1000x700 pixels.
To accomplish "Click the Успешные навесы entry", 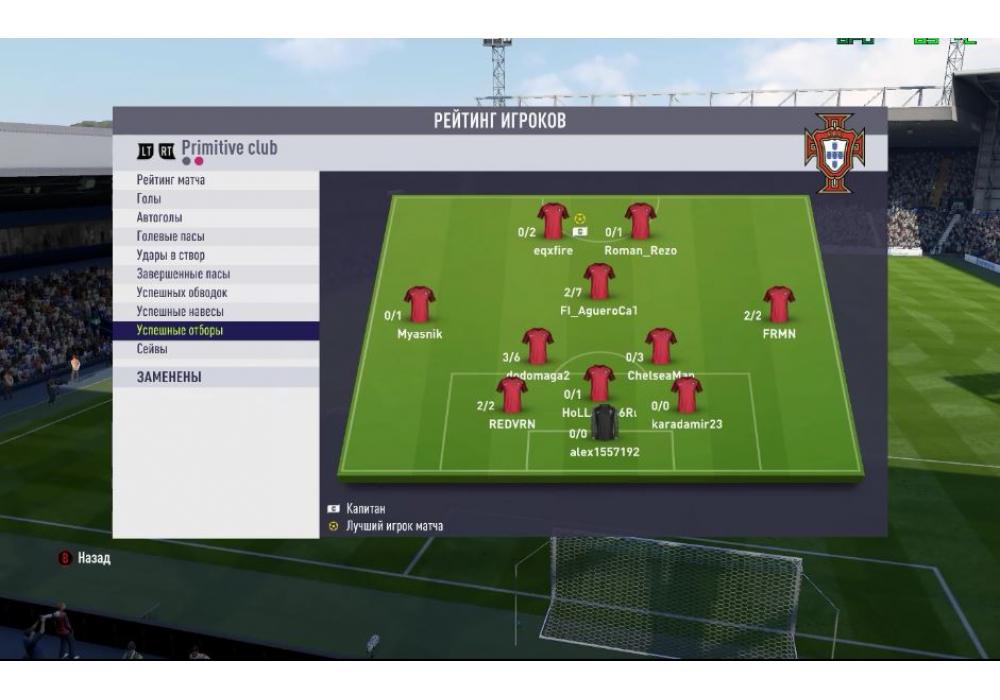I will coord(180,312).
